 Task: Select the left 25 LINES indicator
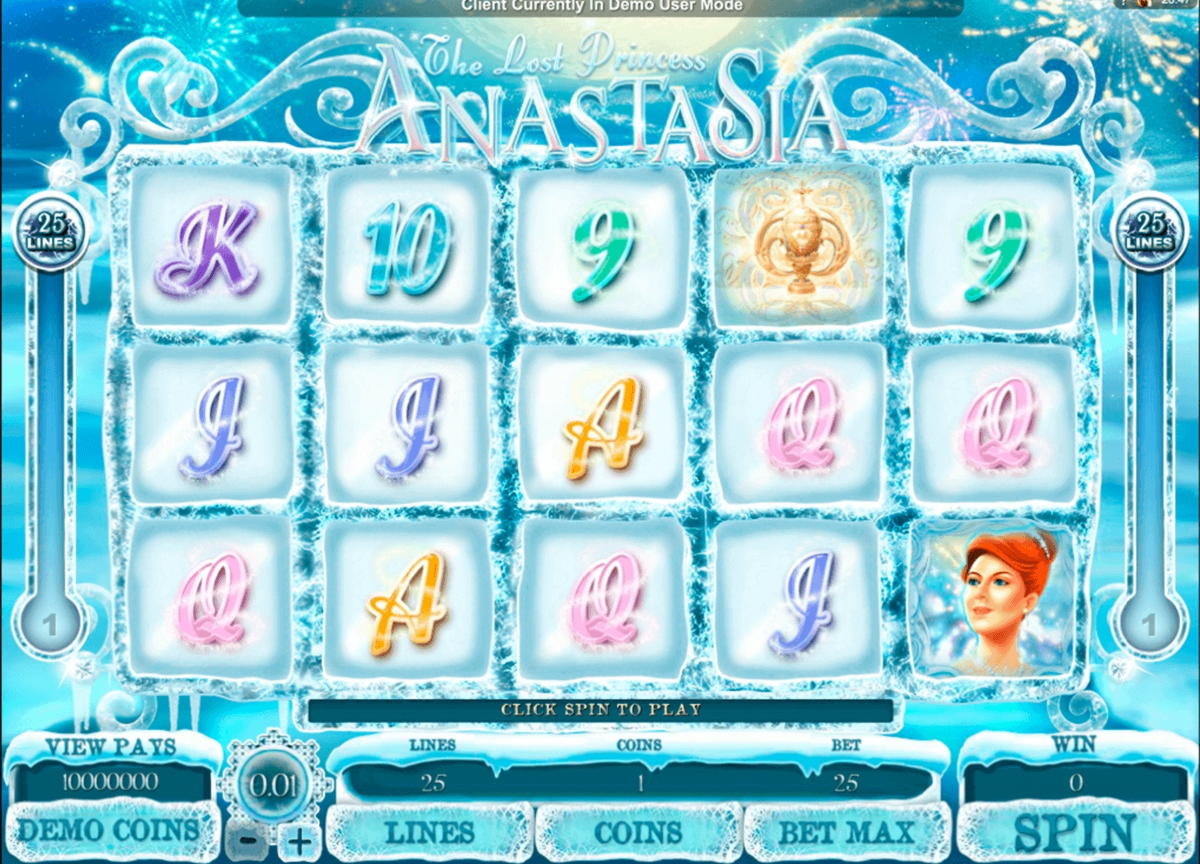click(49, 233)
